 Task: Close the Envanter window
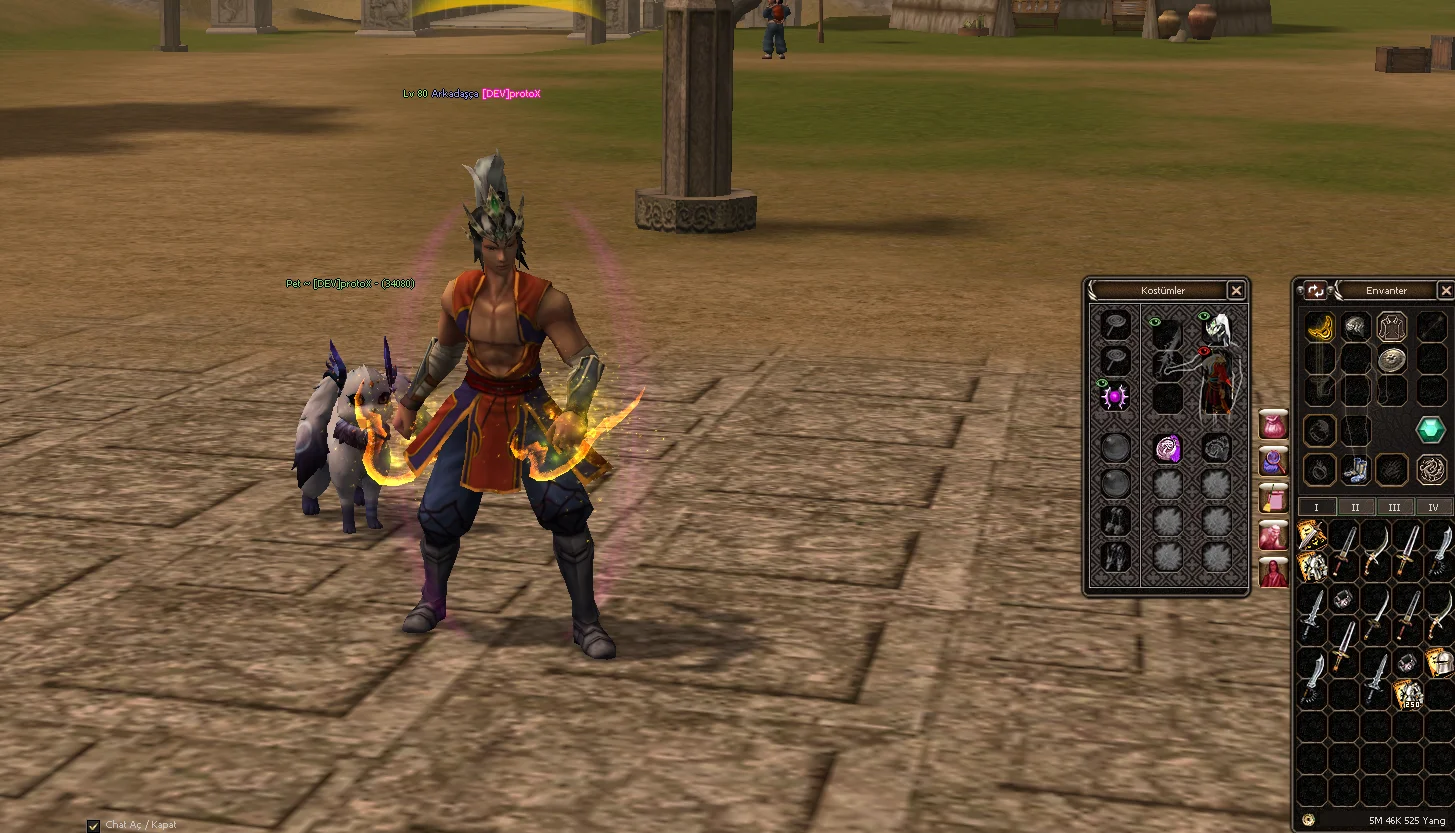1445,290
